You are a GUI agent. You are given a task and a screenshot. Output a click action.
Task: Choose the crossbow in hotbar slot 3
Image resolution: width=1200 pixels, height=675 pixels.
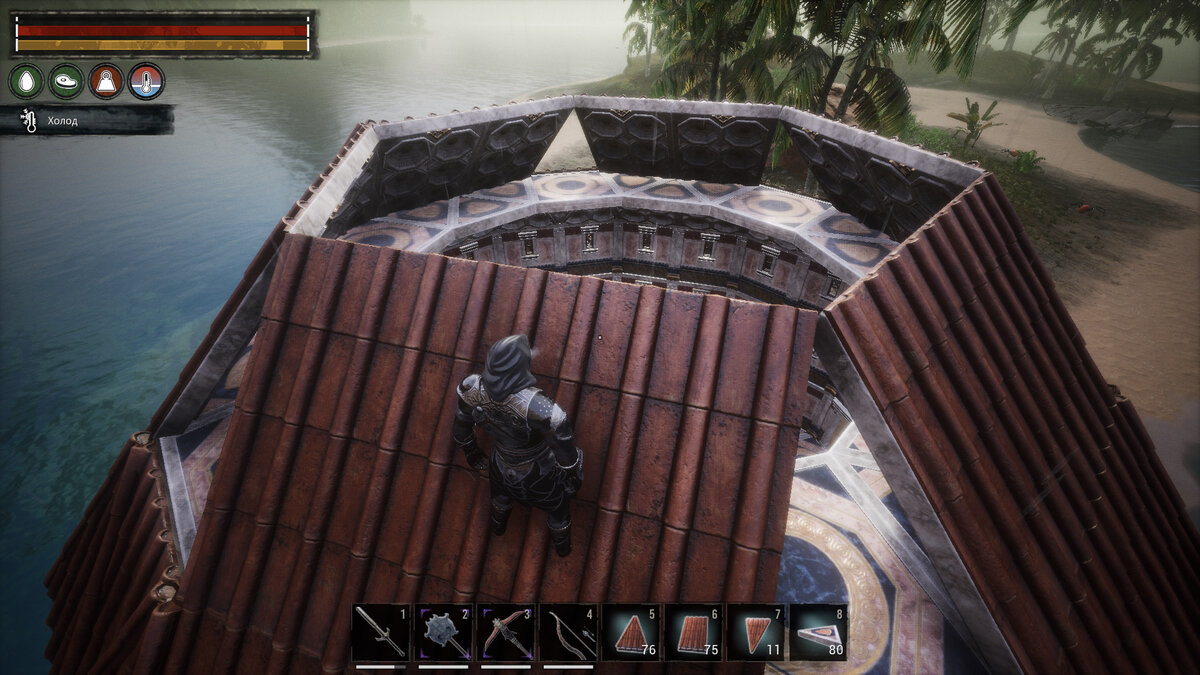click(506, 633)
